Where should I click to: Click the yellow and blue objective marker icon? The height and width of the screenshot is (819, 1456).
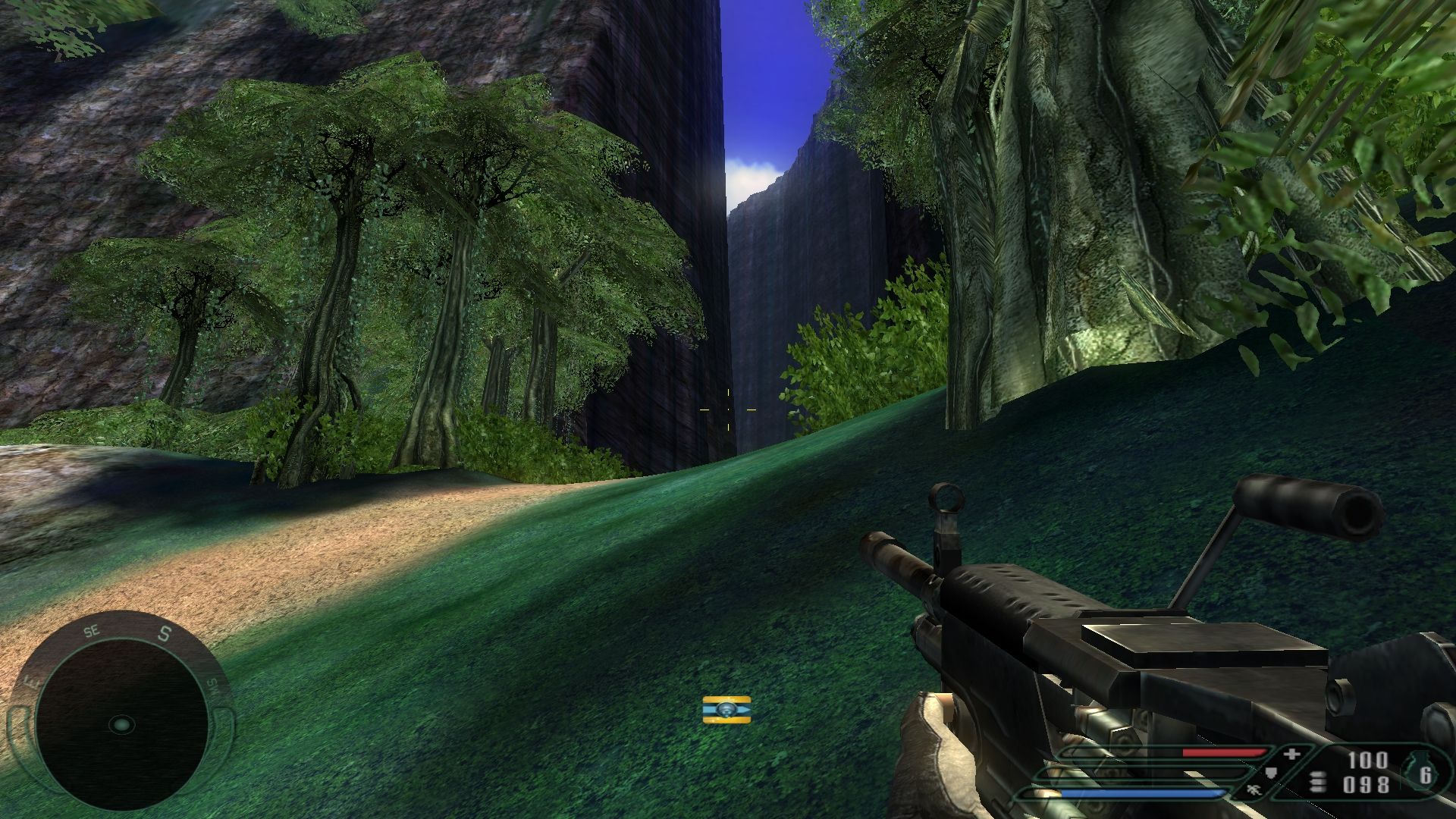point(726,710)
